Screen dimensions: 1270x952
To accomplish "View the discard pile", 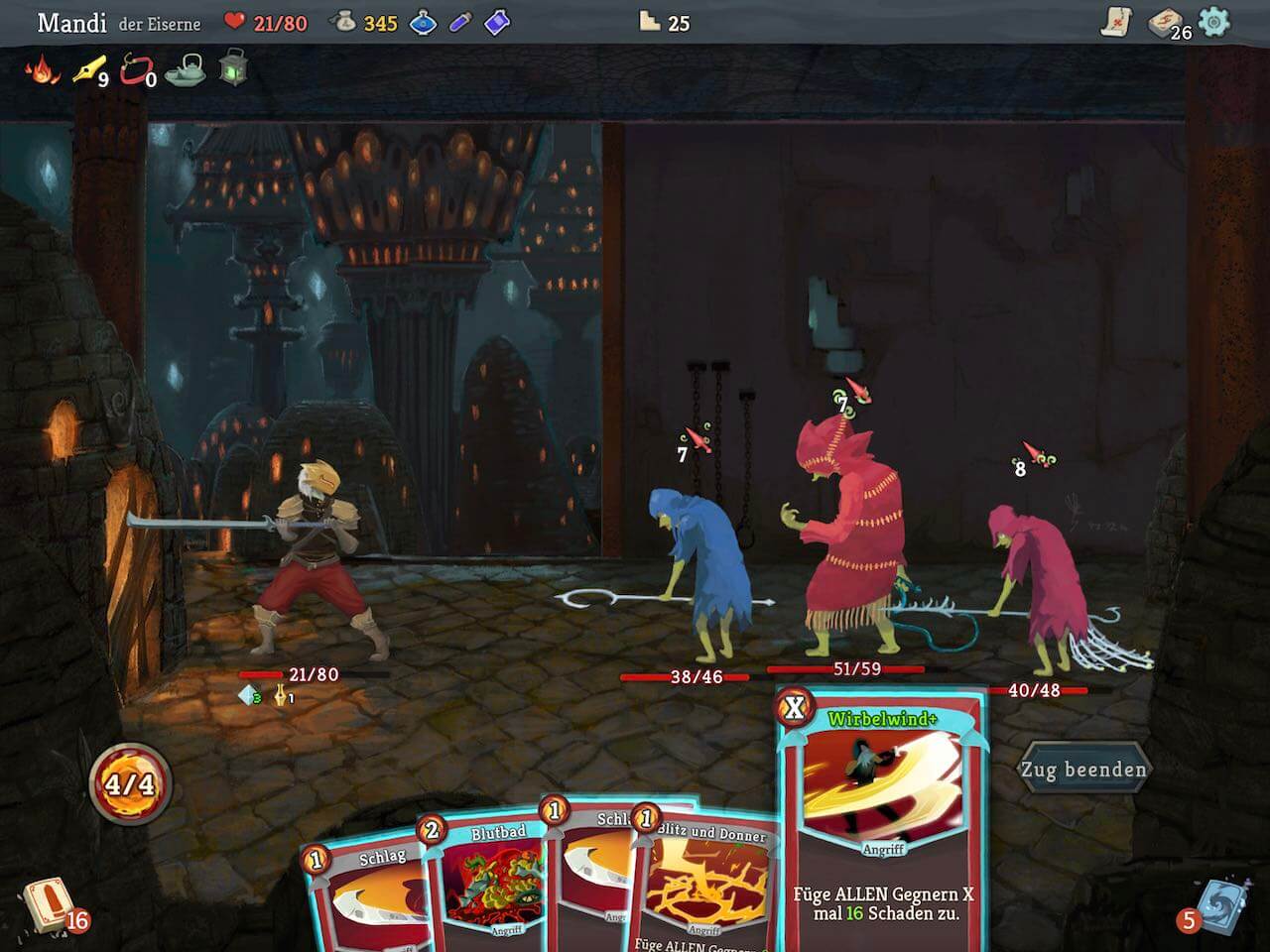I will click(x=1216, y=904).
